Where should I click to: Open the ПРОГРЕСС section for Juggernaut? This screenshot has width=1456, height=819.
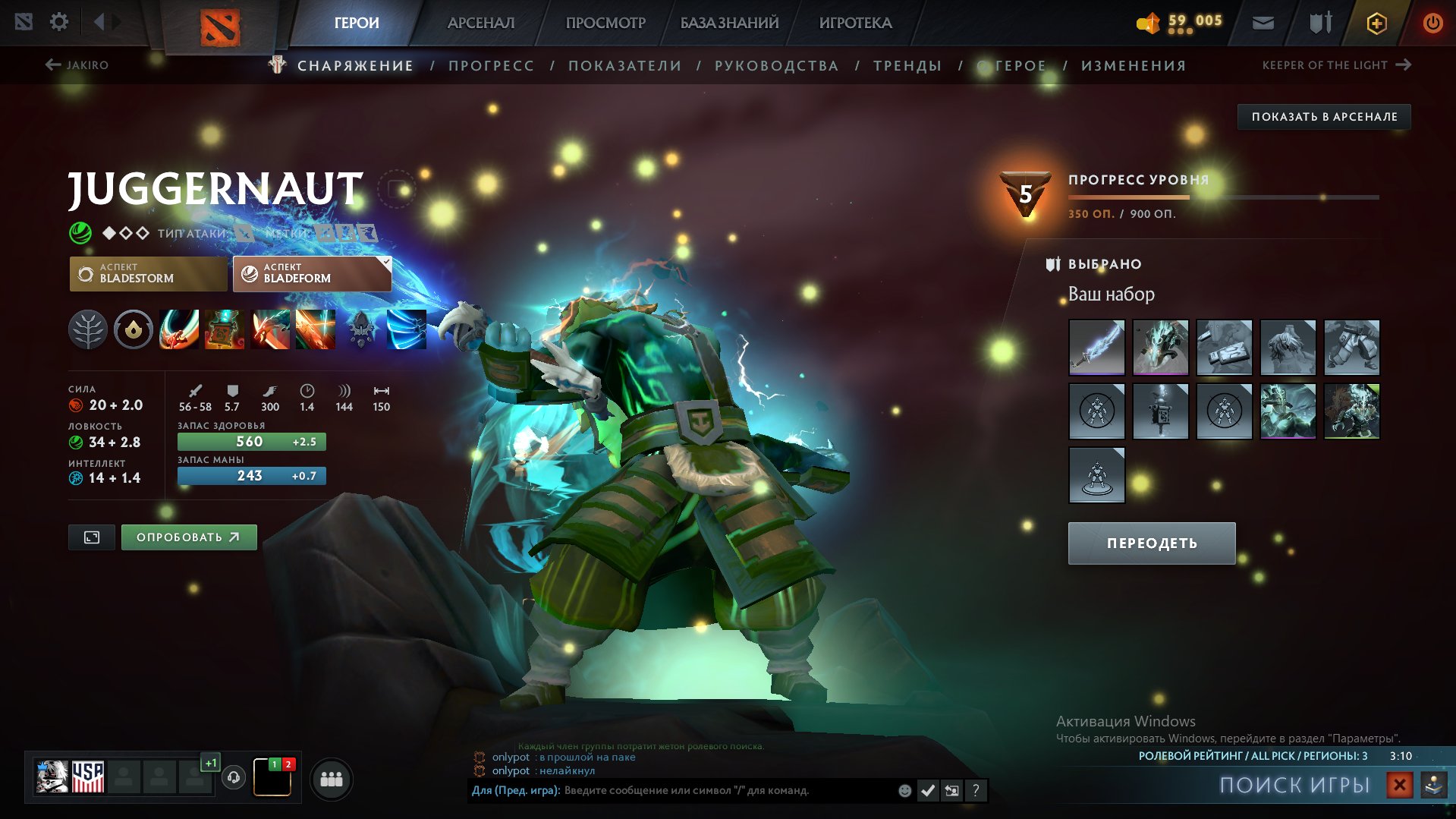490,65
